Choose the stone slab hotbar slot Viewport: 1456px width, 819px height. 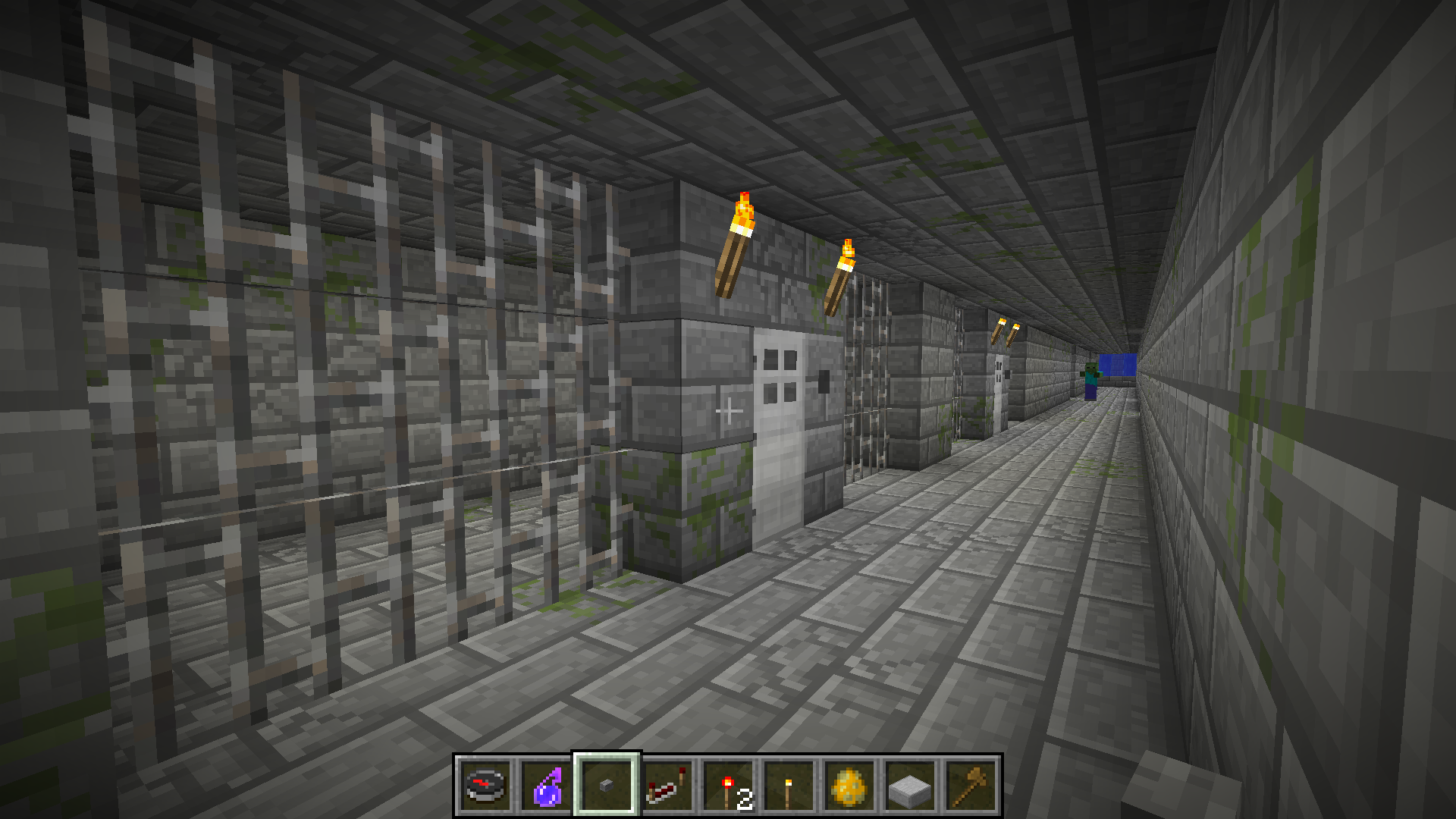click(x=910, y=786)
